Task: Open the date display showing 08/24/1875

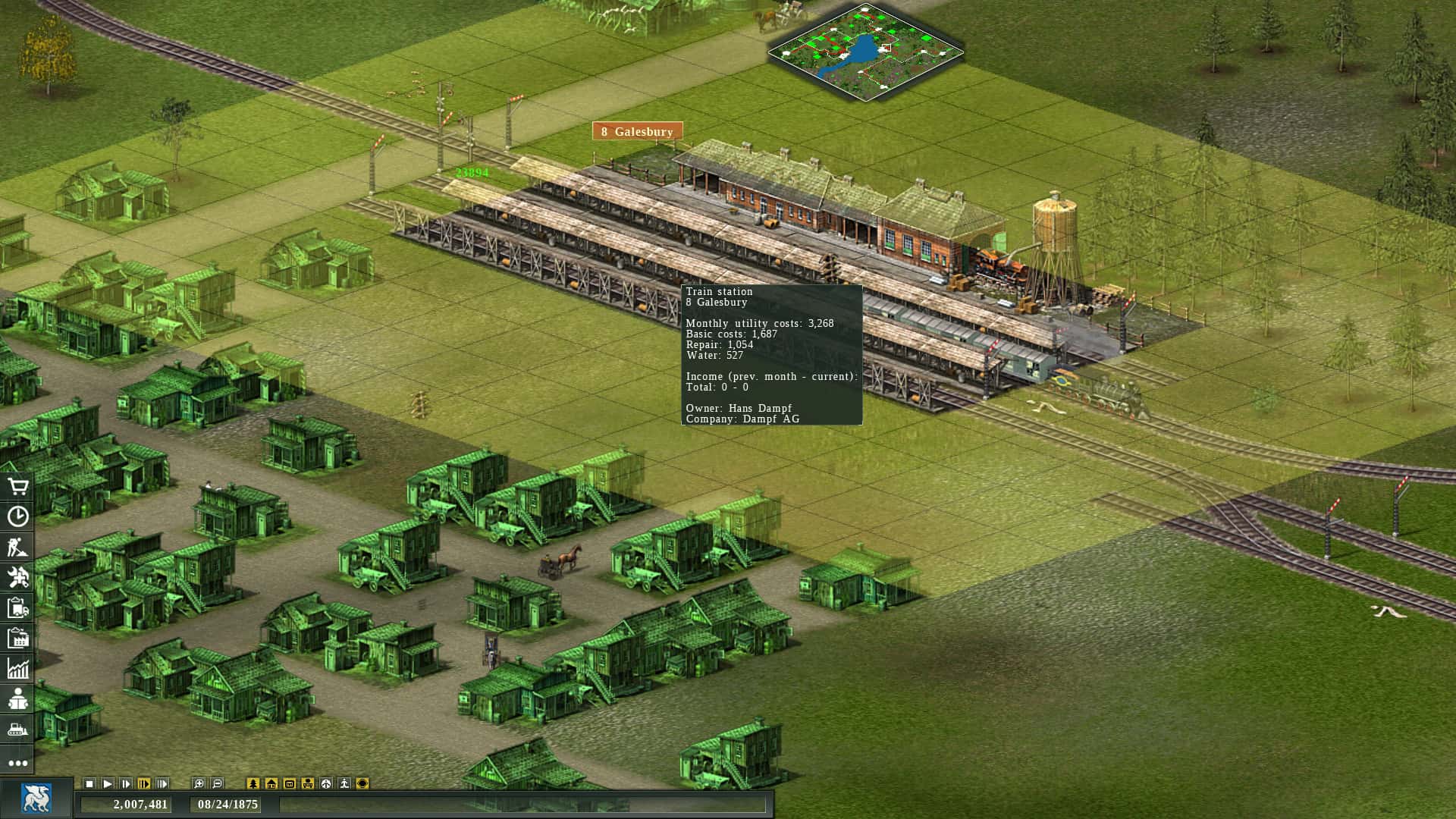Action: pyautogui.click(x=226, y=805)
